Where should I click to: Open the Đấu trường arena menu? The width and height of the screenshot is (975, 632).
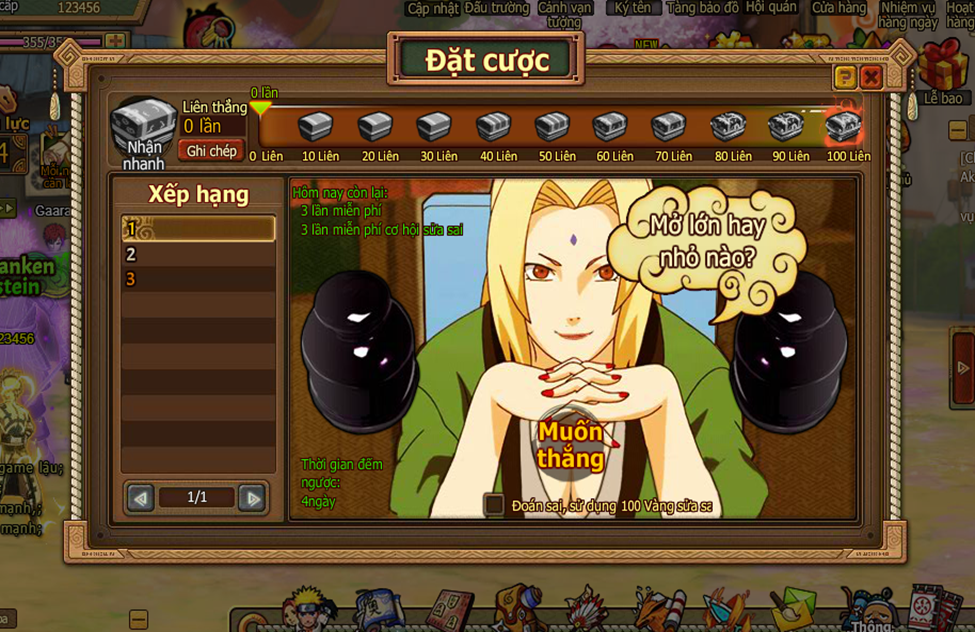496,8
